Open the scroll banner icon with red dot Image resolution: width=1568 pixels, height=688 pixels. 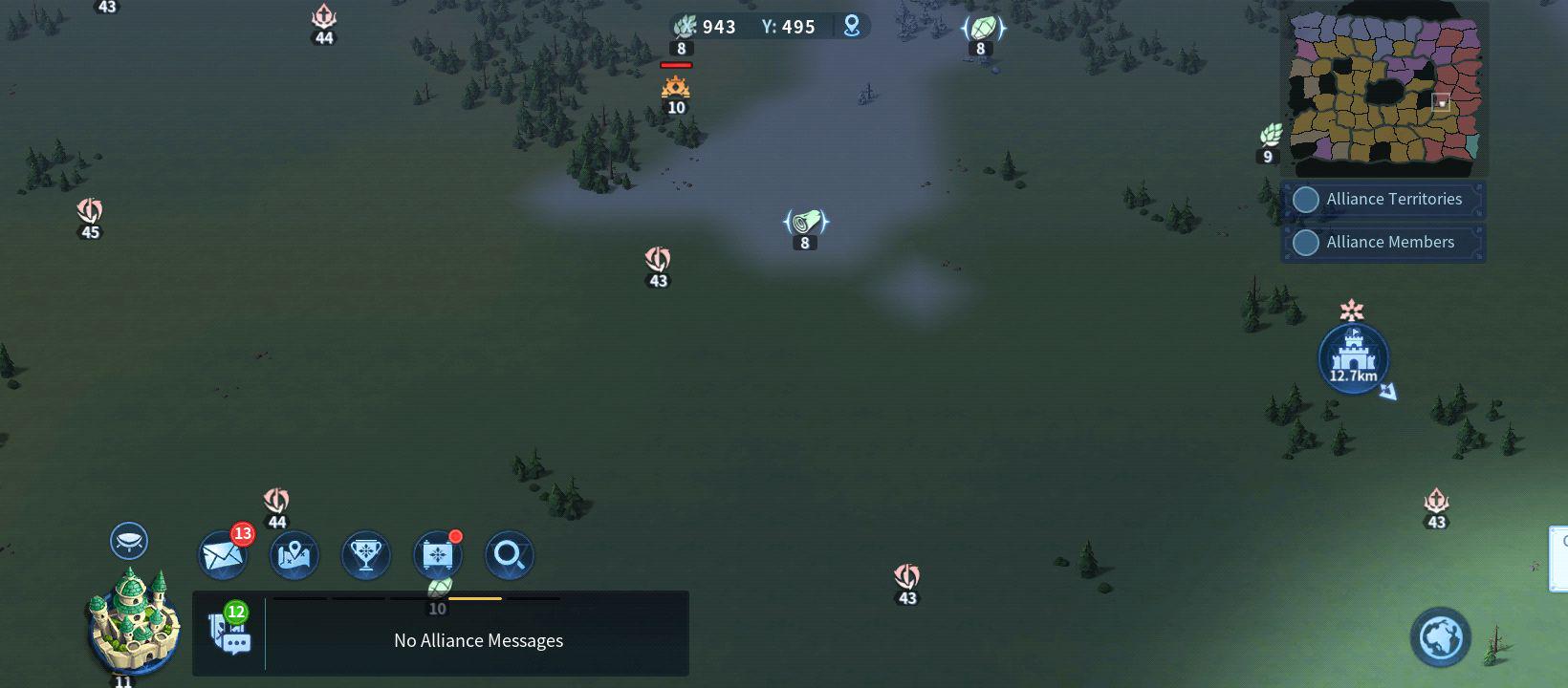pyautogui.click(x=437, y=556)
